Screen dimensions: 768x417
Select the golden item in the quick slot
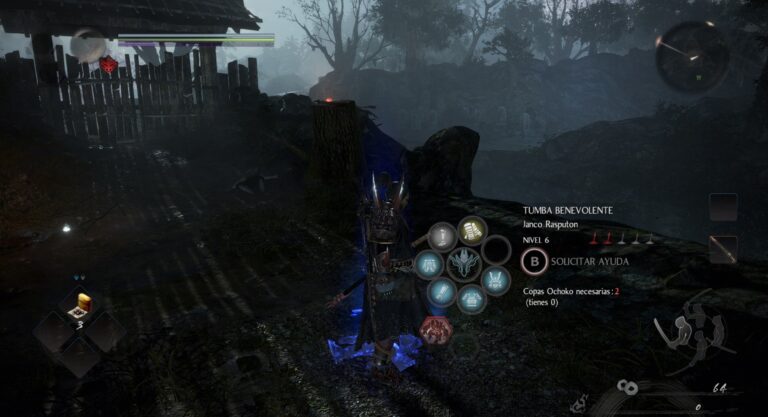[80, 302]
